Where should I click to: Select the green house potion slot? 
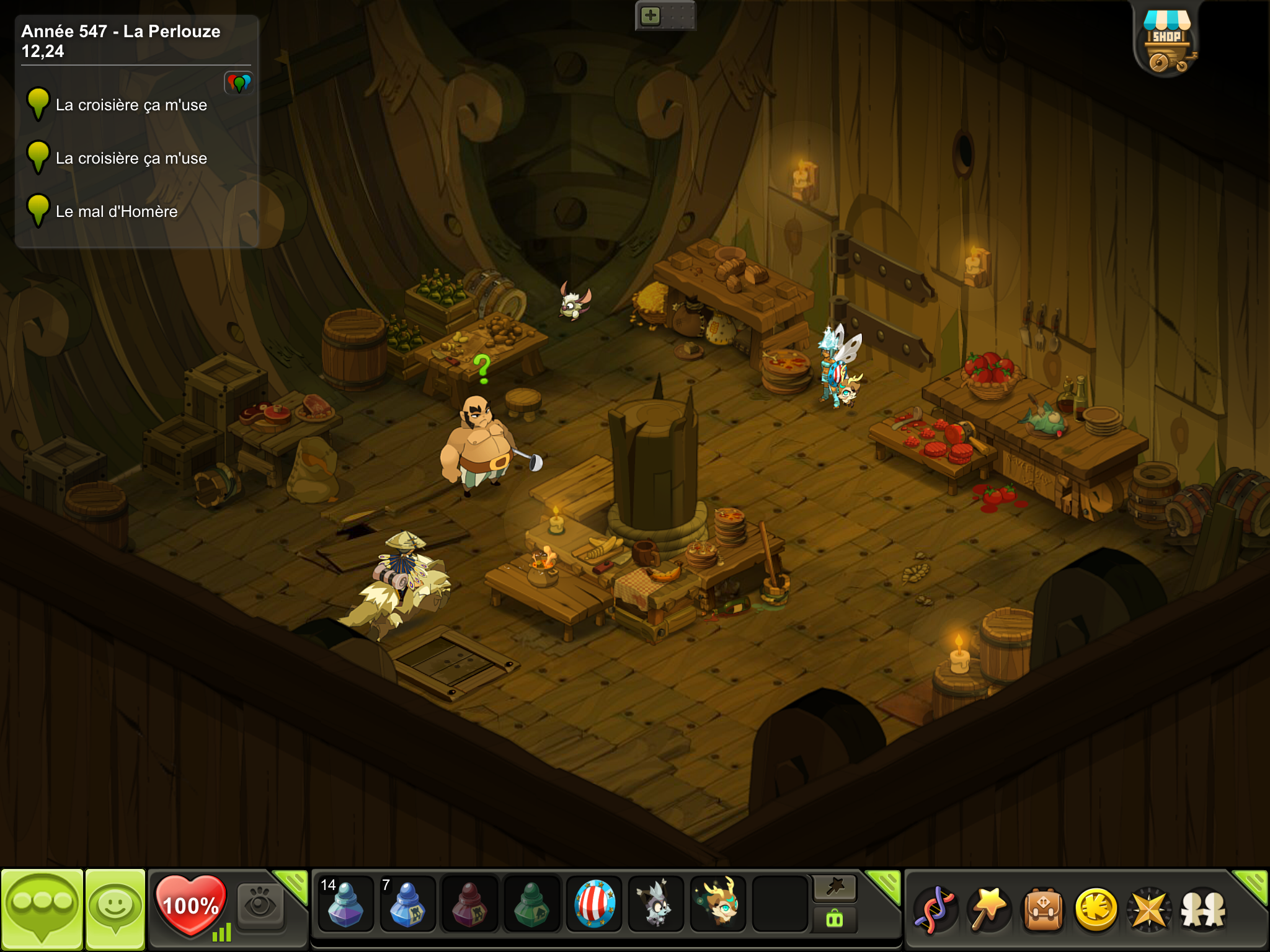(x=531, y=904)
